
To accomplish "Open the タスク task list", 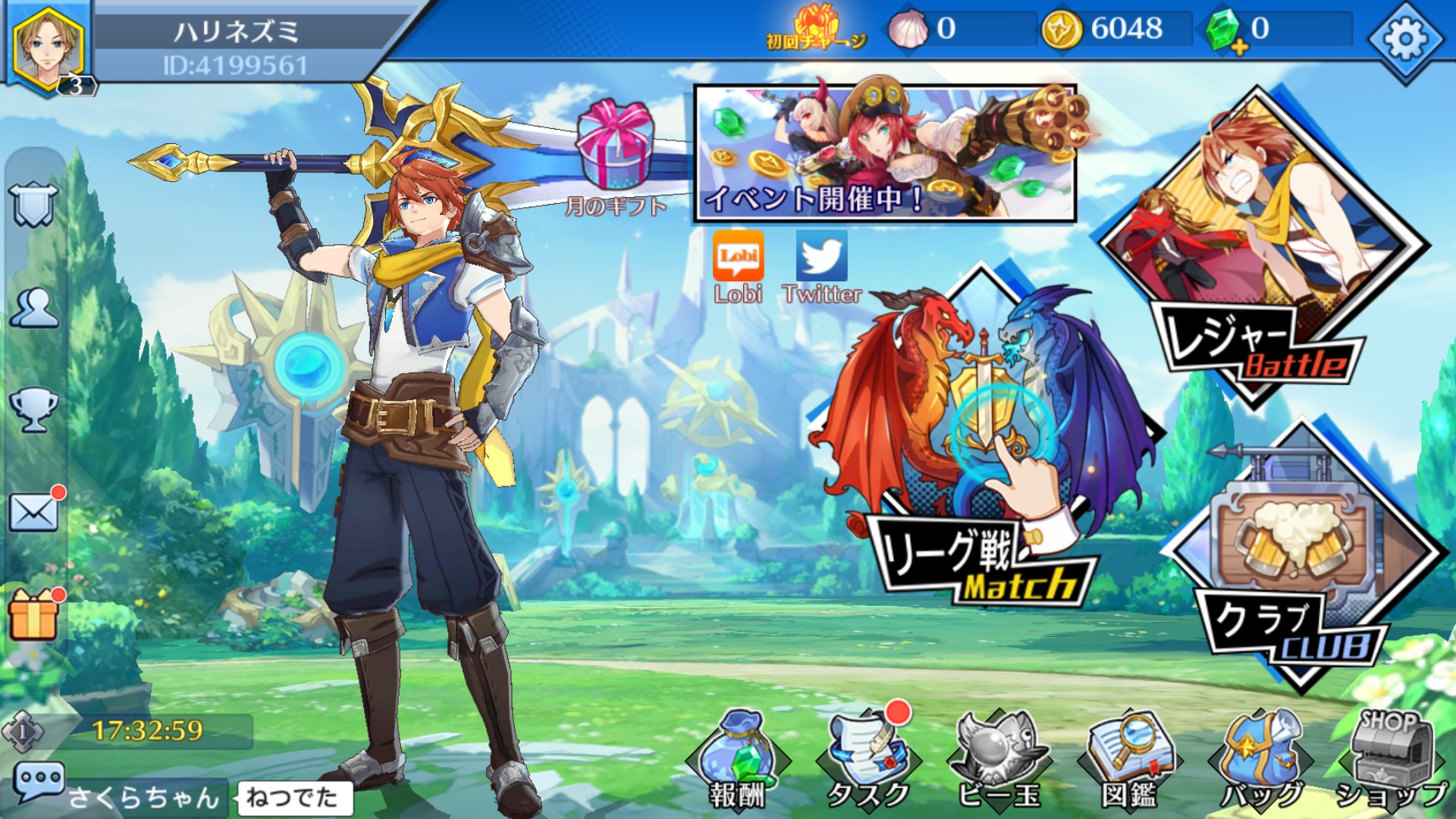I will click(x=868, y=758).
